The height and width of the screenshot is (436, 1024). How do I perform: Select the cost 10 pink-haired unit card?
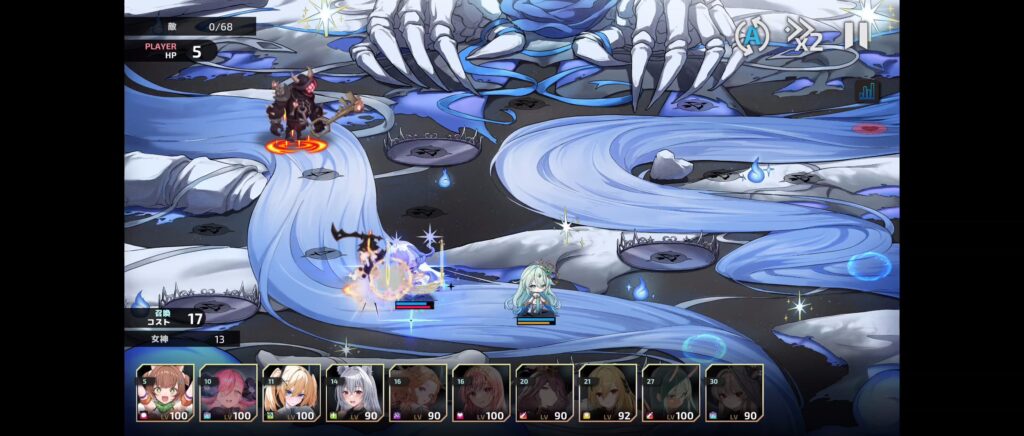[x=229, y=392]
